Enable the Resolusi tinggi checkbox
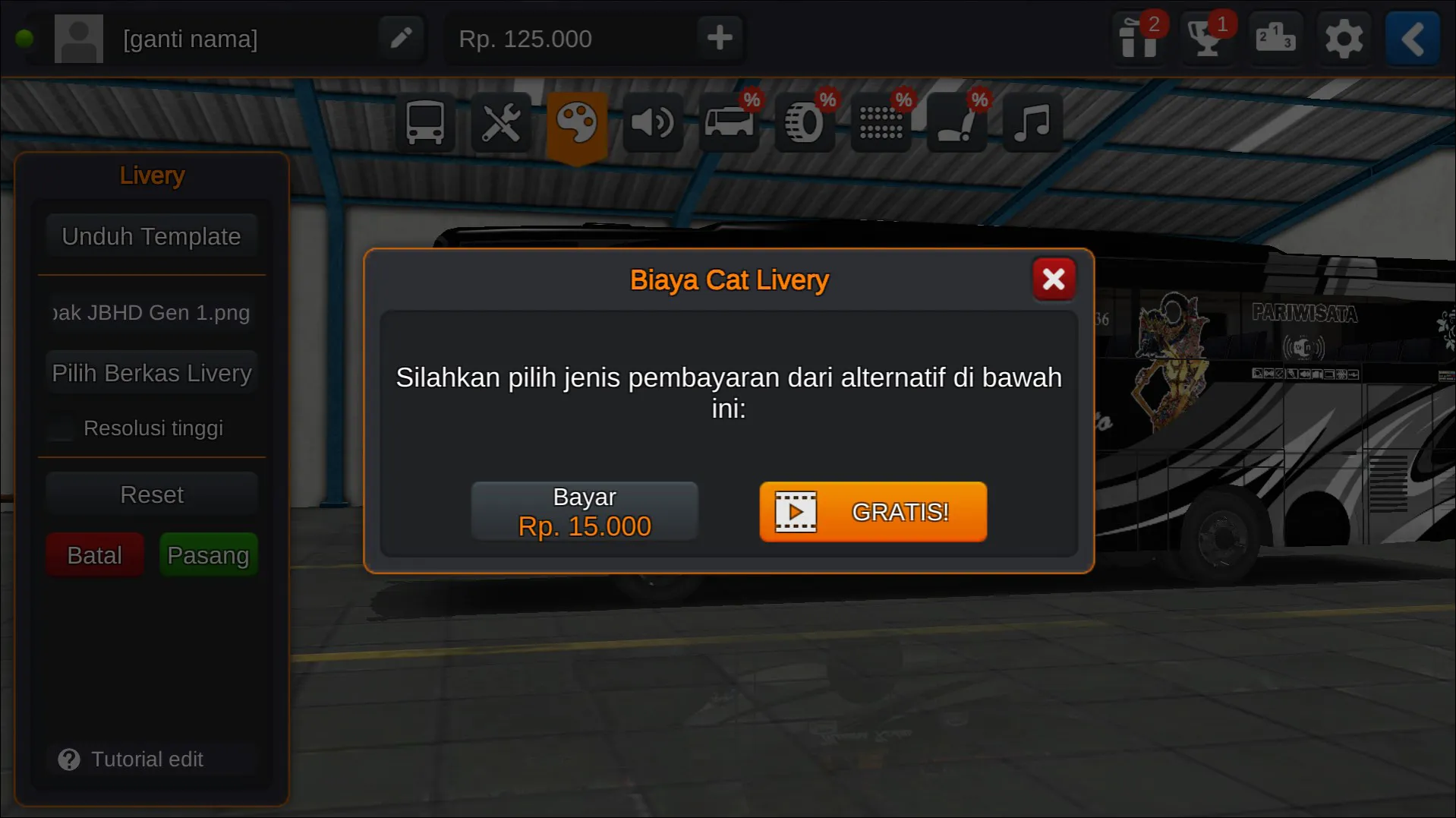The height and width of the screenshot is (818, 1456). 60,428
